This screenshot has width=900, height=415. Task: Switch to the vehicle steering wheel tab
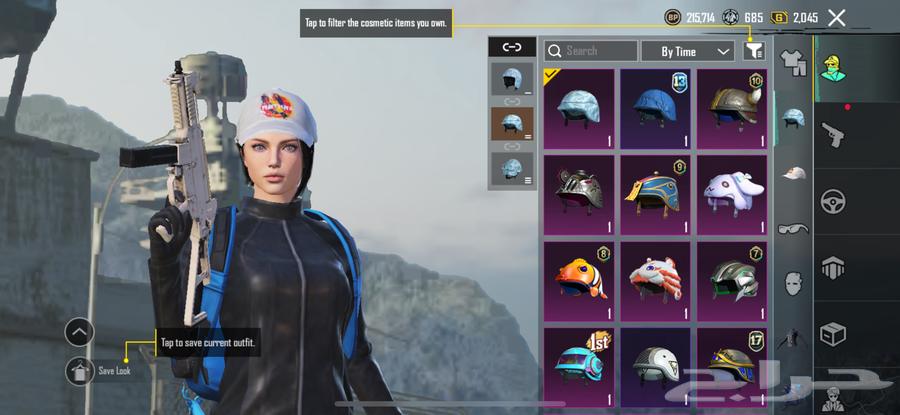[x=832, y=201]
